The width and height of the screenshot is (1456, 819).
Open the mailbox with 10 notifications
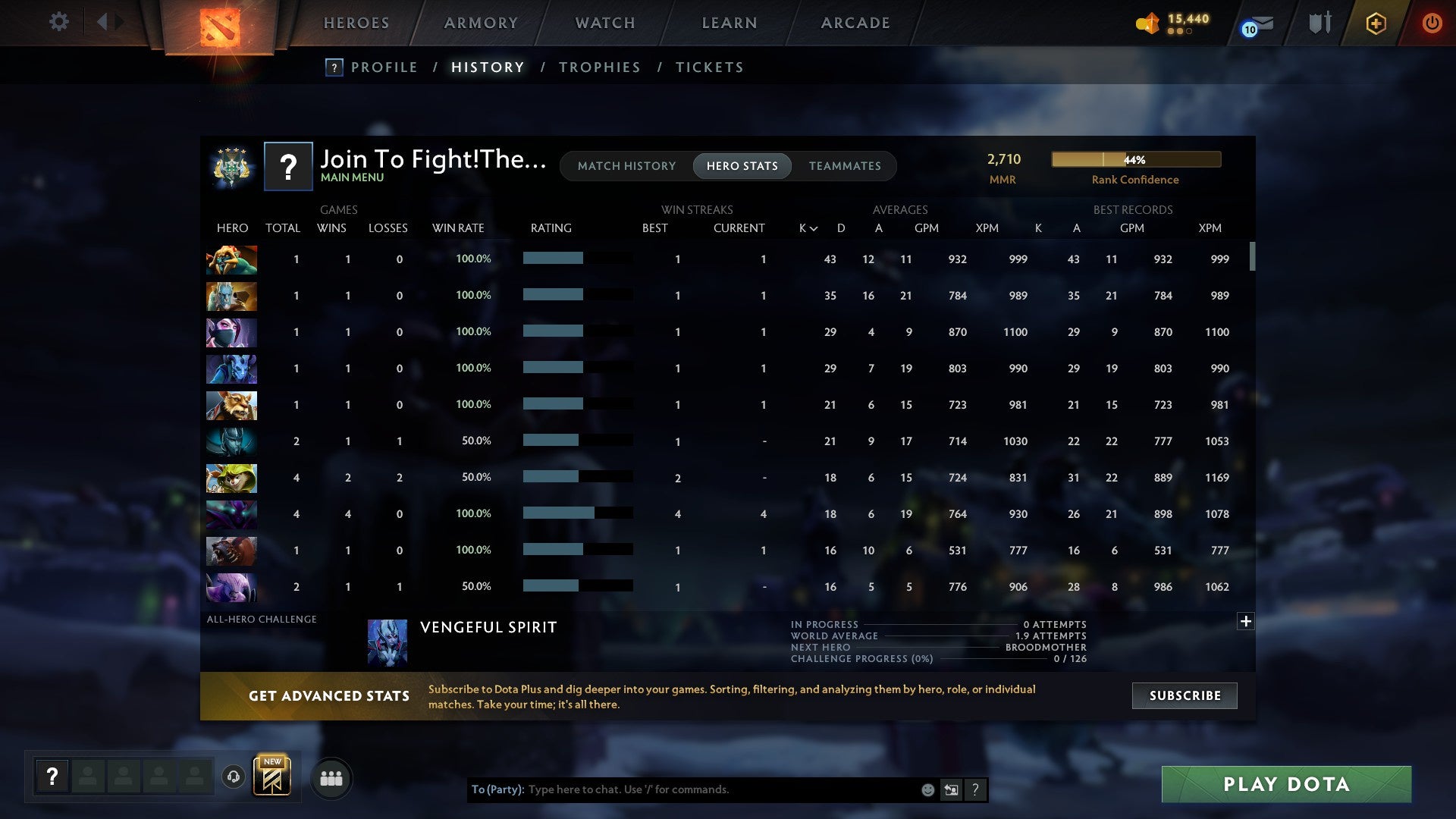1255,24
